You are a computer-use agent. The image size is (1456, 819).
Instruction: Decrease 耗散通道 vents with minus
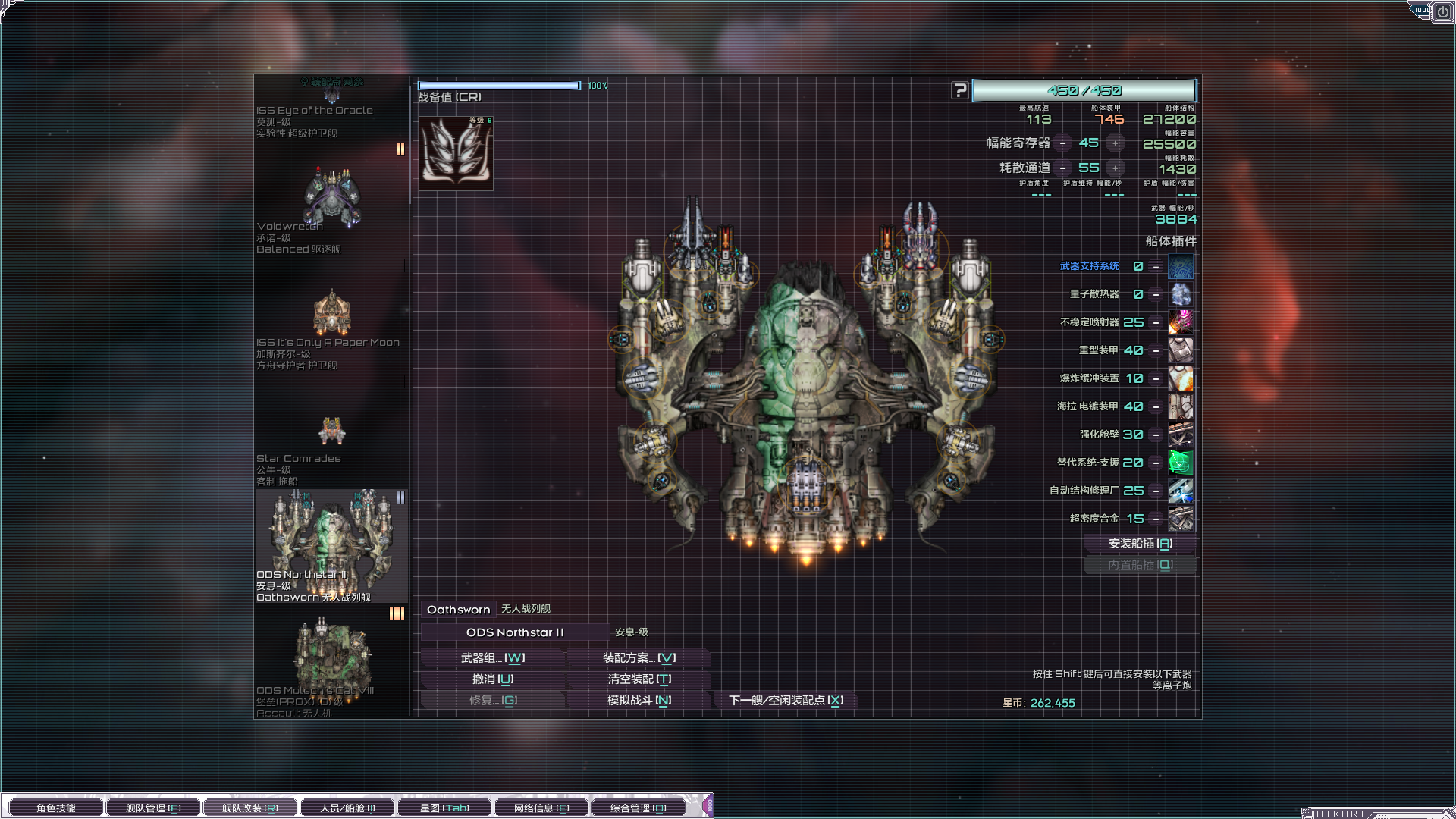click(1063, 168)
